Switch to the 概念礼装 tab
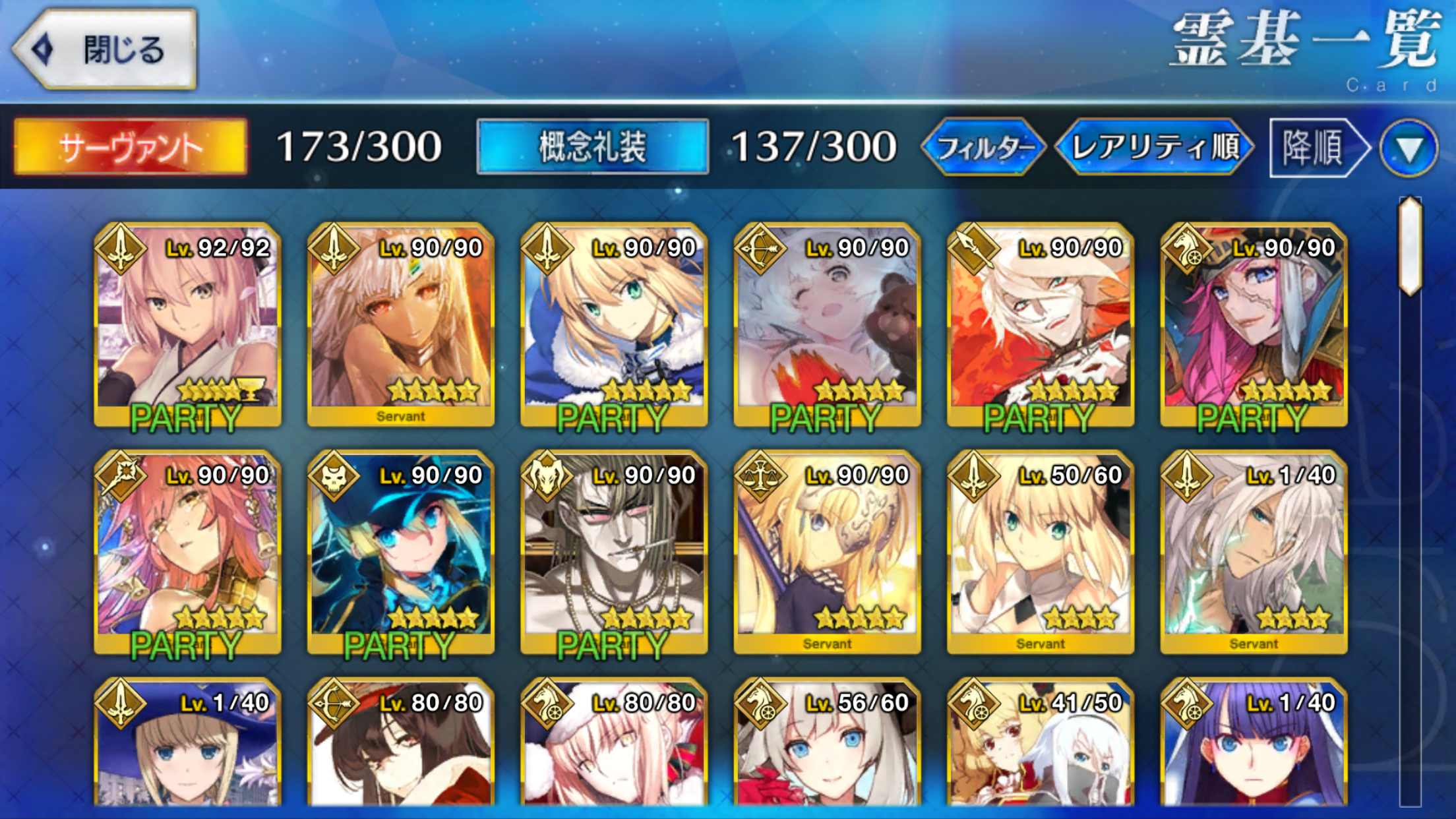Image resolution: width=1456 pixels, height=819 pixels. tap(592, 146)
